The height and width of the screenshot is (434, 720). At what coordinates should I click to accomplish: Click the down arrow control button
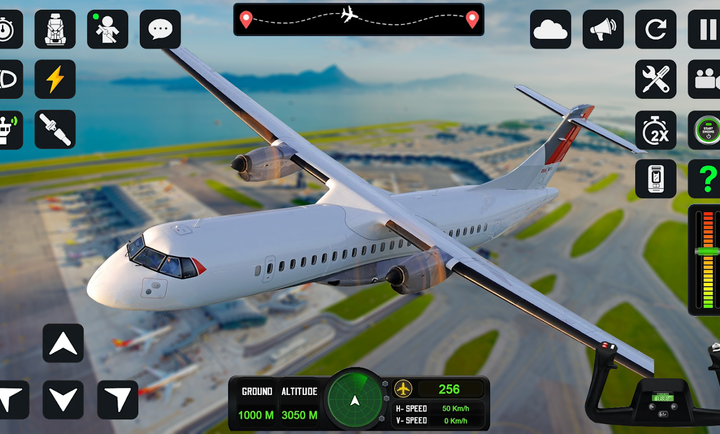(63, 399)
